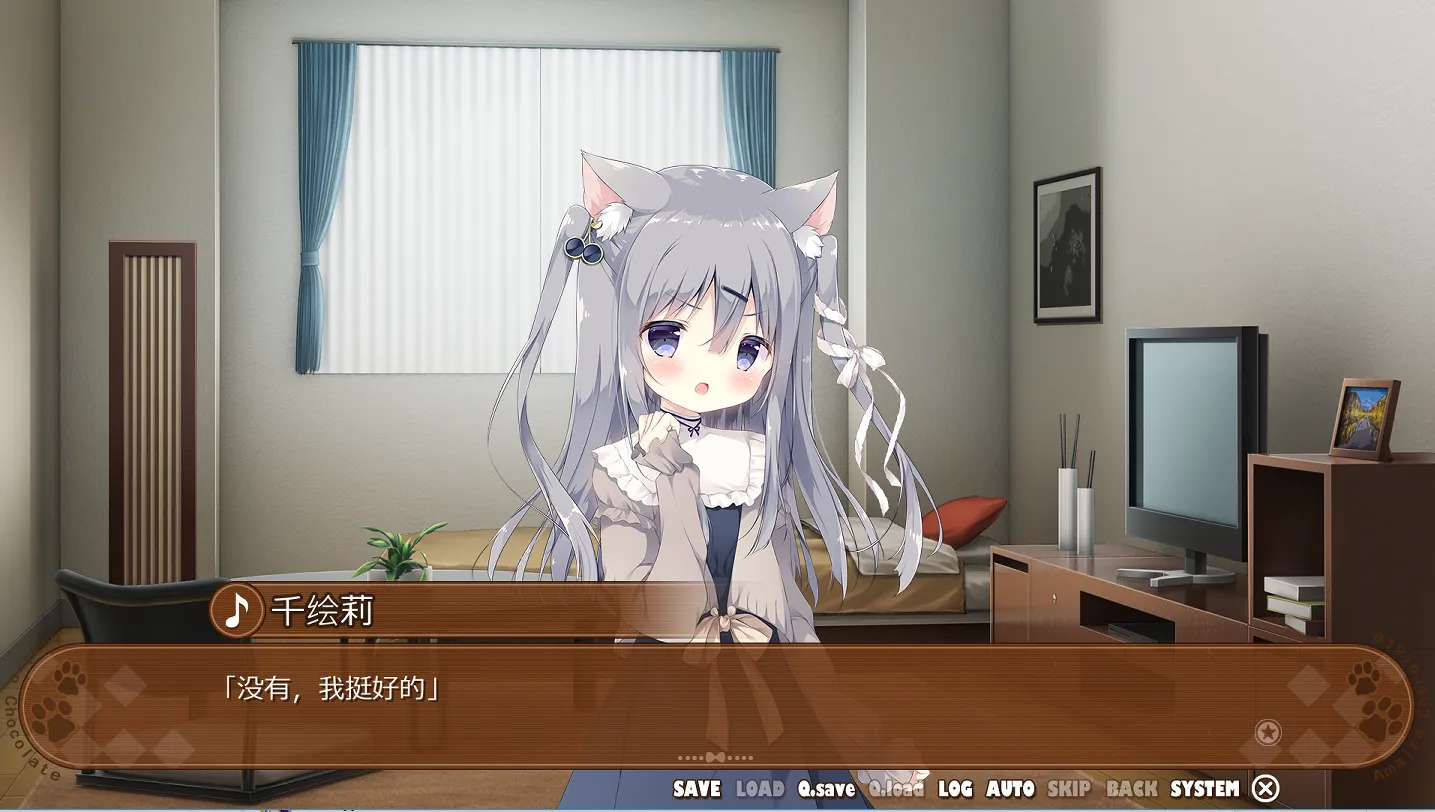Click the Windows taskbar at the screen bottom
This screenshot has width=1435, height=812.
click(717, 808)
